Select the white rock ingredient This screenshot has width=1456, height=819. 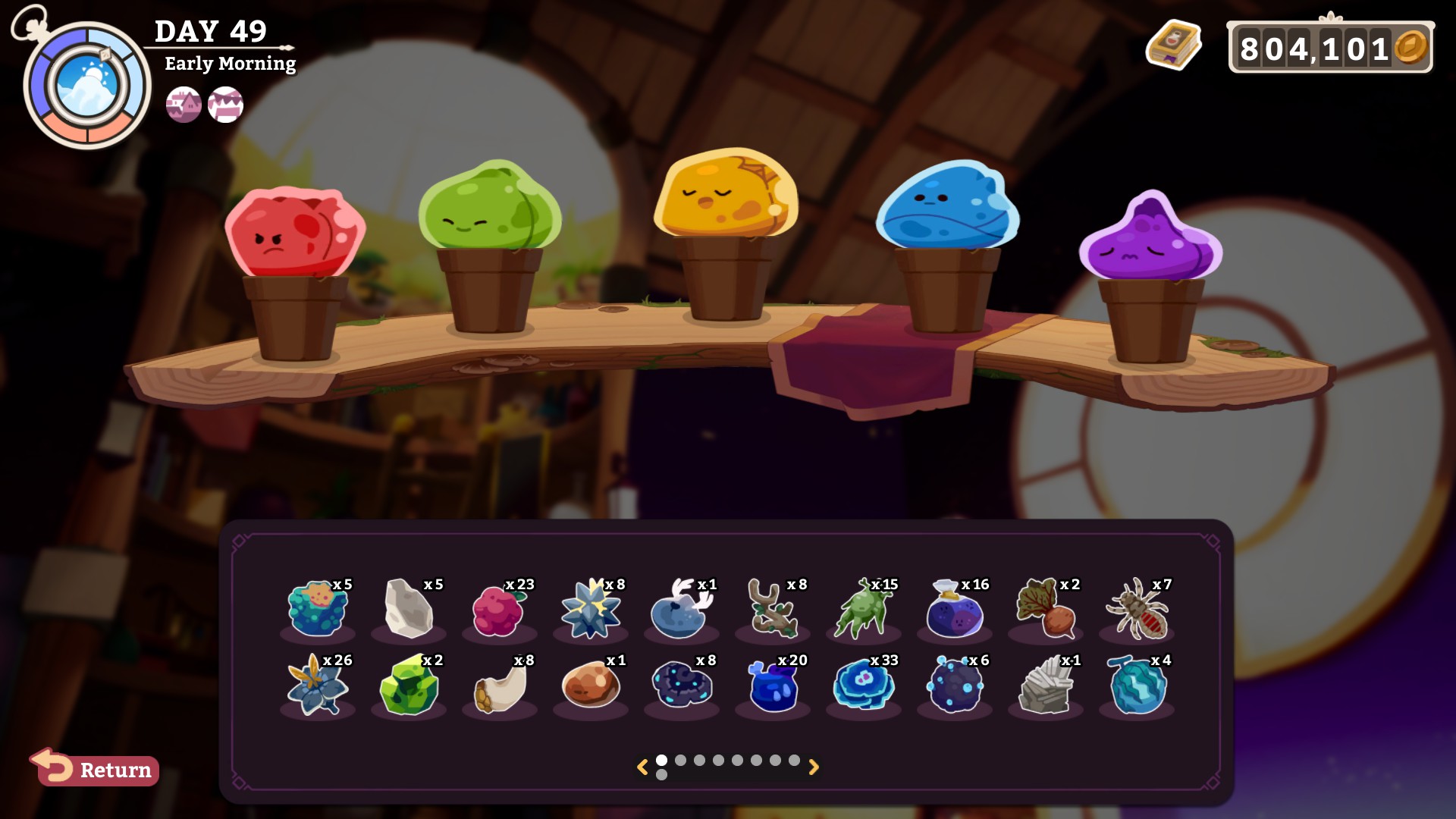tap(409, 609)
